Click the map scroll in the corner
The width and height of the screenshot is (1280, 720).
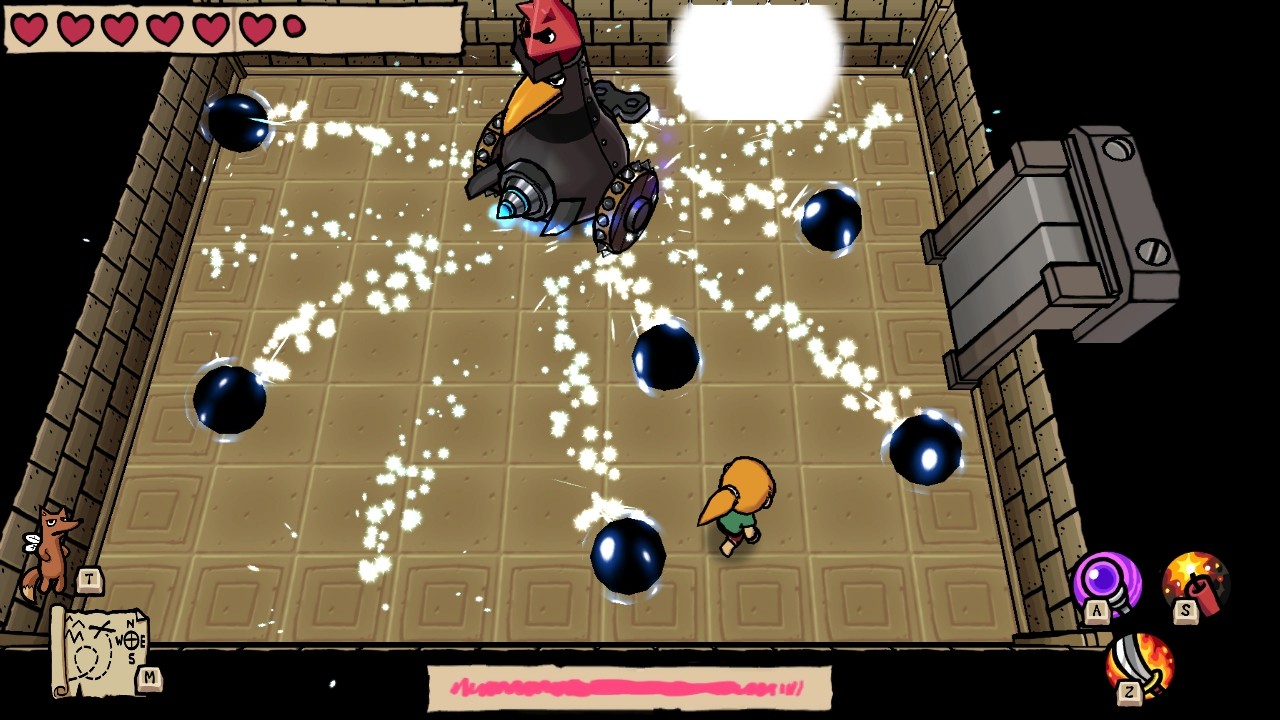[100, 650]
